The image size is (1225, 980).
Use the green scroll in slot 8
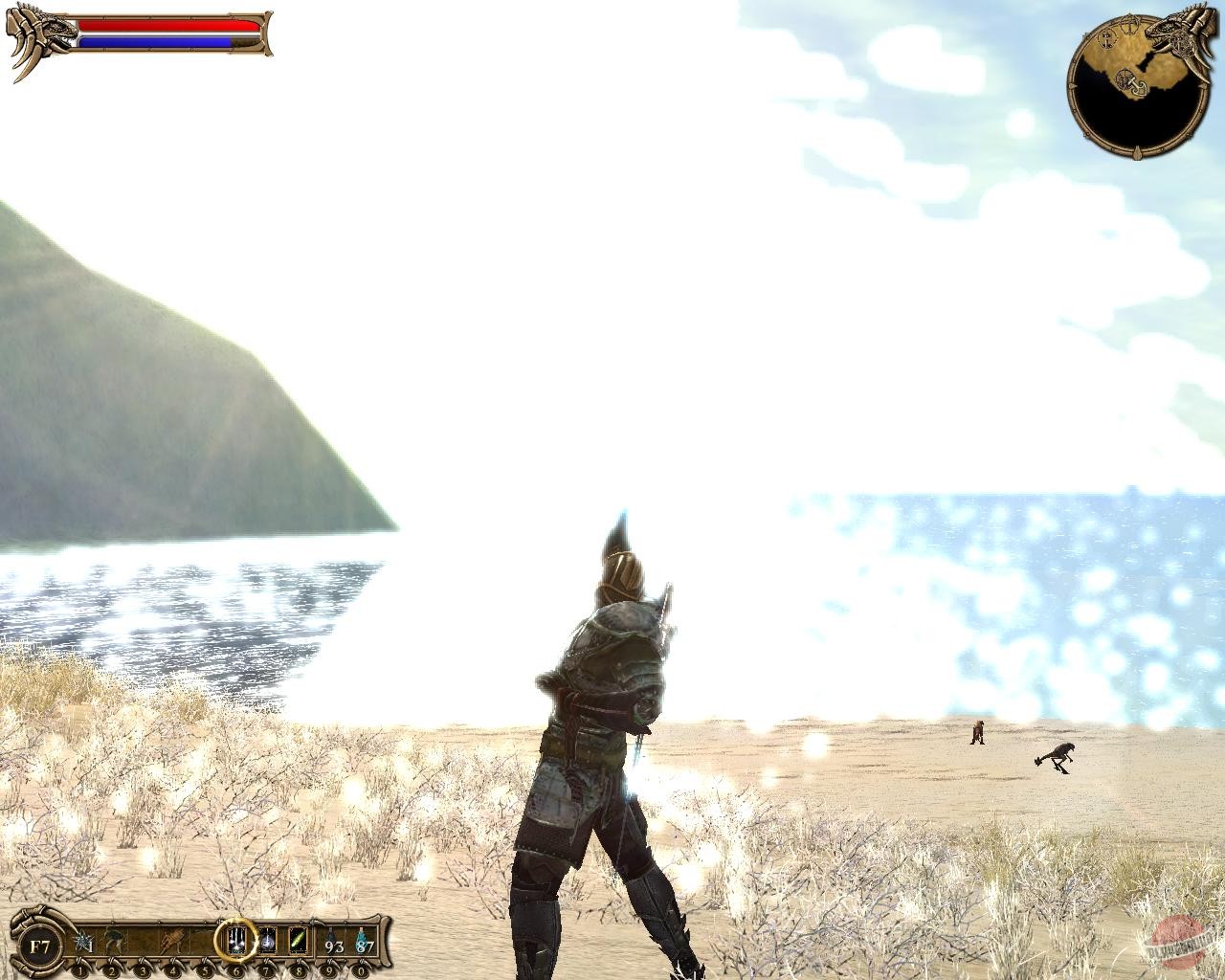click(x=298, y=940)
